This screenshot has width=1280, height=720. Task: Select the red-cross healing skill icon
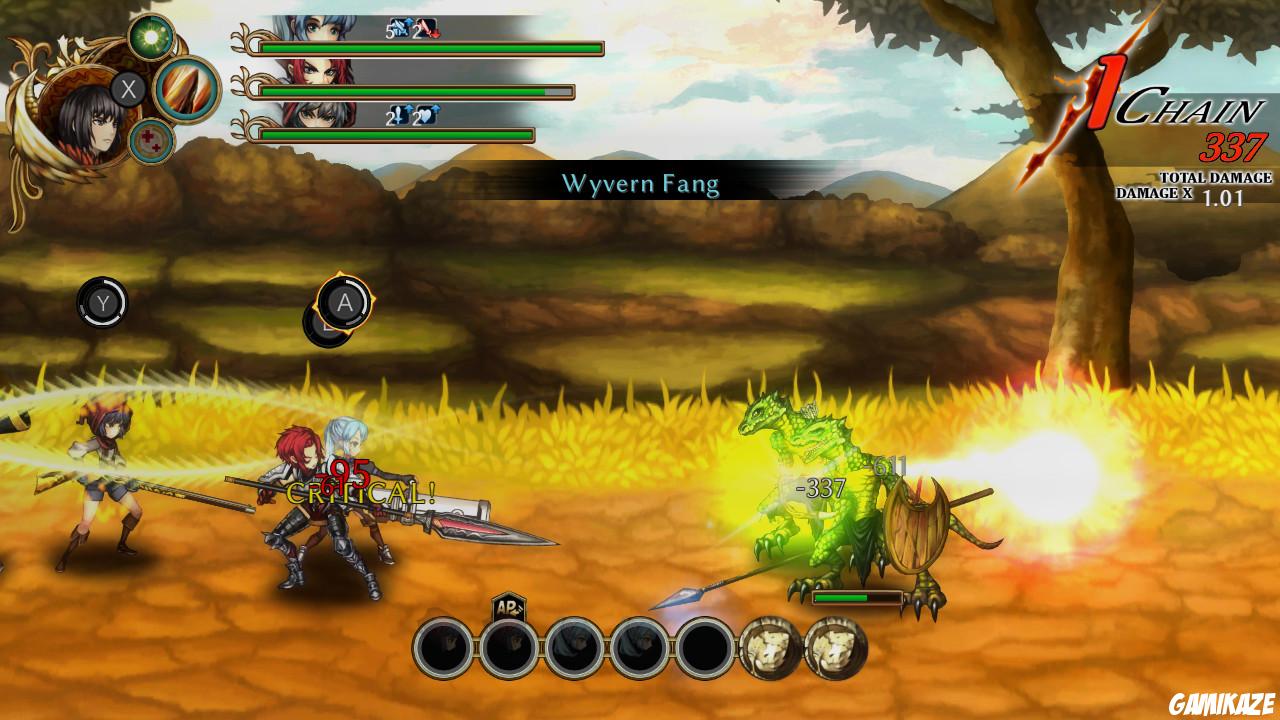pyautogui.click(x=152, y=139)
